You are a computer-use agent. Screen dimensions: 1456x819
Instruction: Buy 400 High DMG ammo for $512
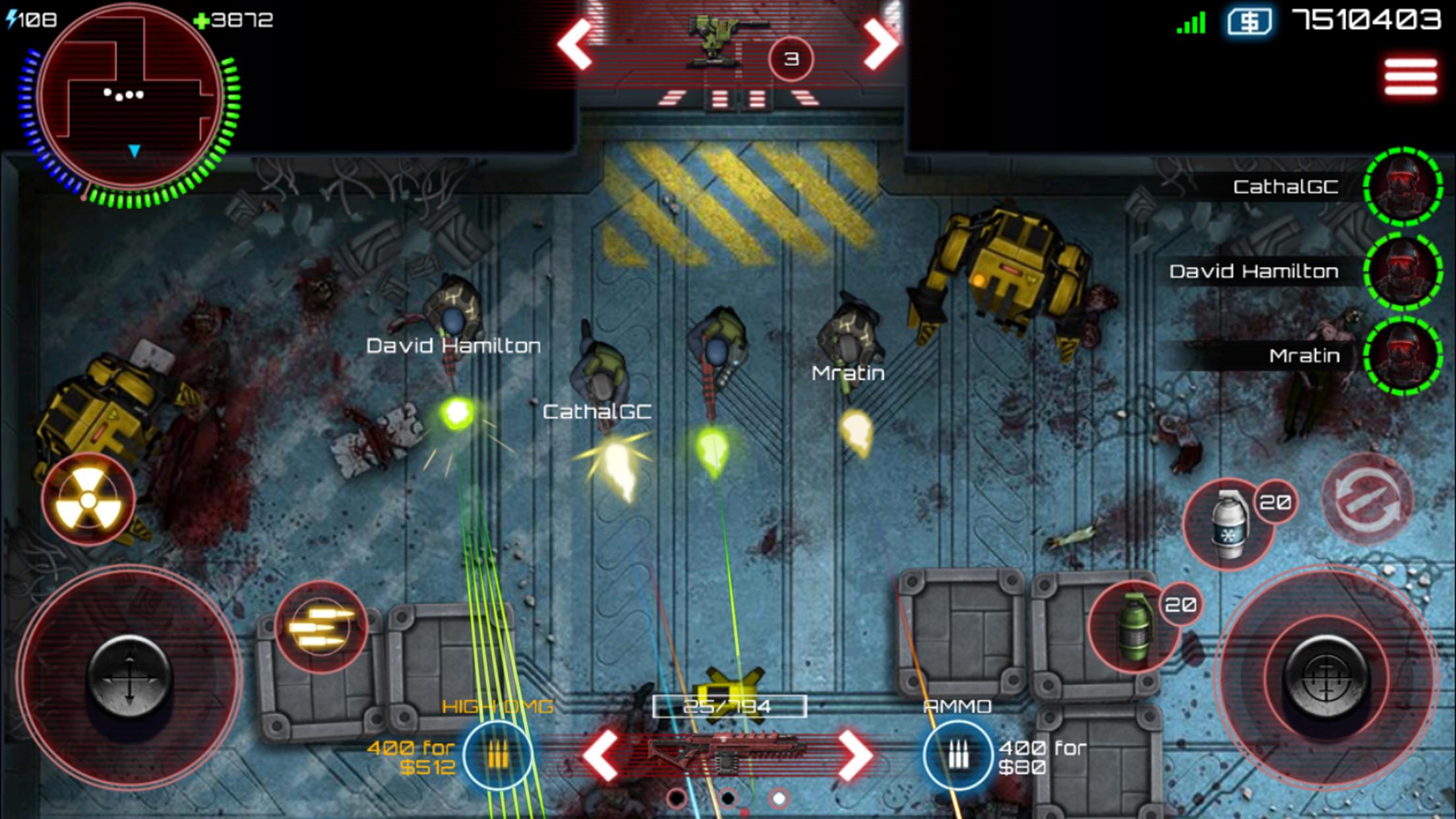coord(498,755)
